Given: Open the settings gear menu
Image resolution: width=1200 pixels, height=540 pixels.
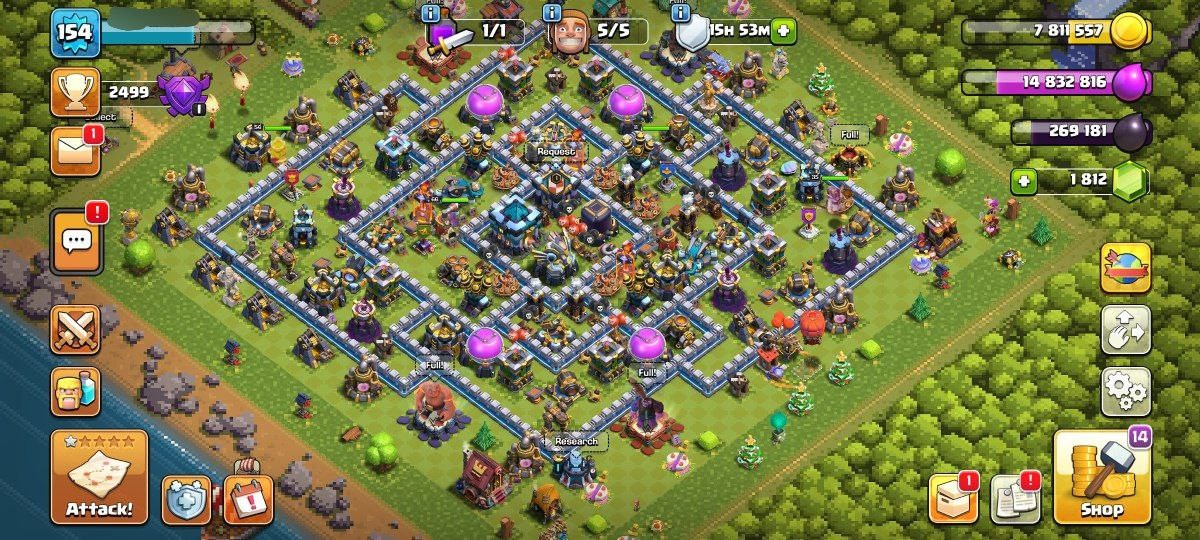Looking at the screenshot, I should pyautogui.click(x=1125, y=391).
